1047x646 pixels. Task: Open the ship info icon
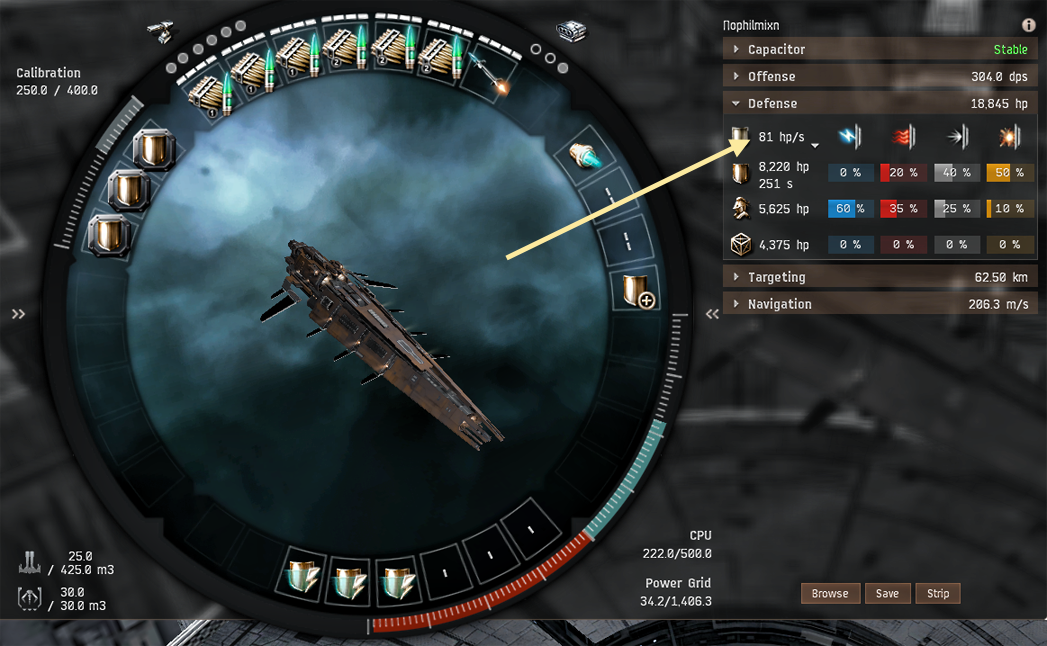coord(1028,25)
